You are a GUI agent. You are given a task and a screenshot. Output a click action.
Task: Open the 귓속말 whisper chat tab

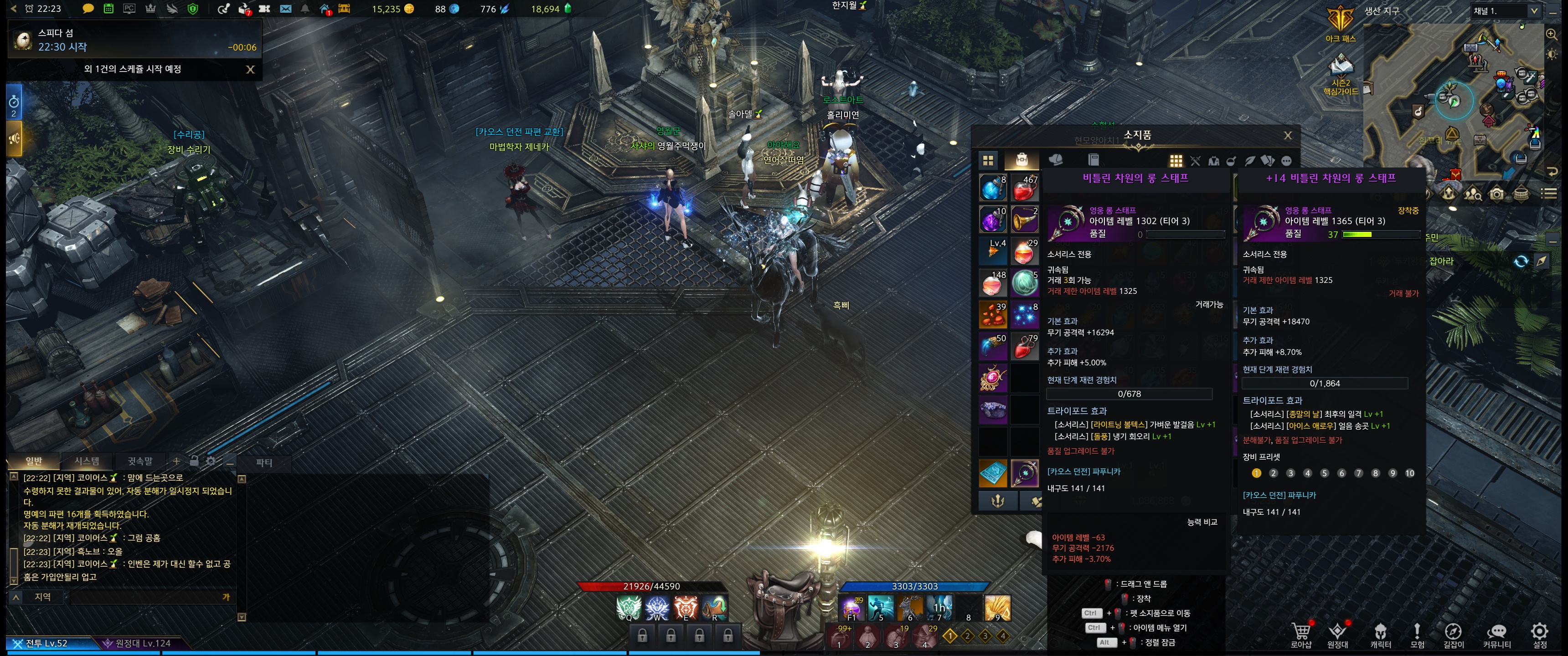click(x=140, y=461)
